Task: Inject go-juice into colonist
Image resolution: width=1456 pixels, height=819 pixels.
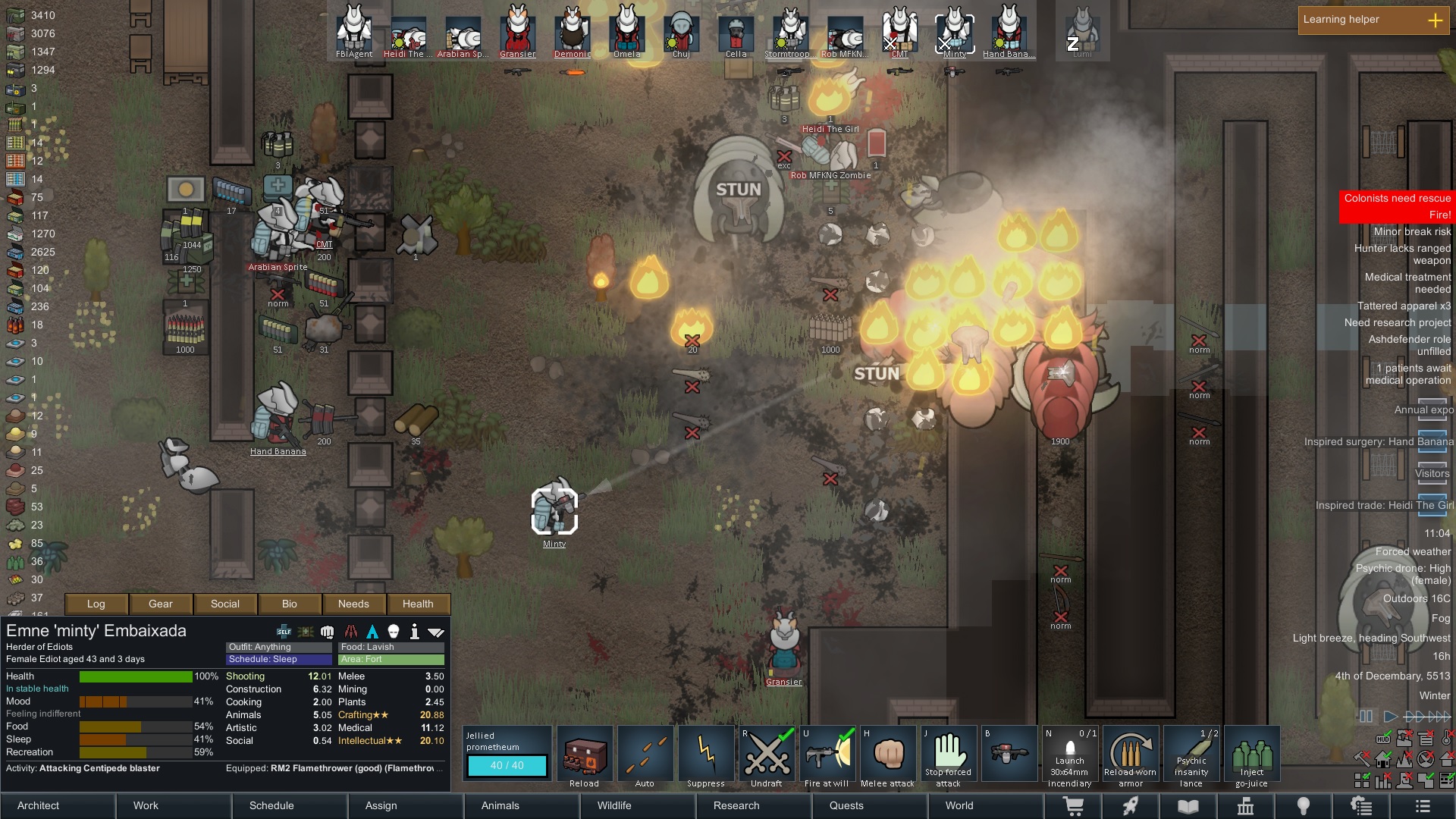Action: (1252, 755)
